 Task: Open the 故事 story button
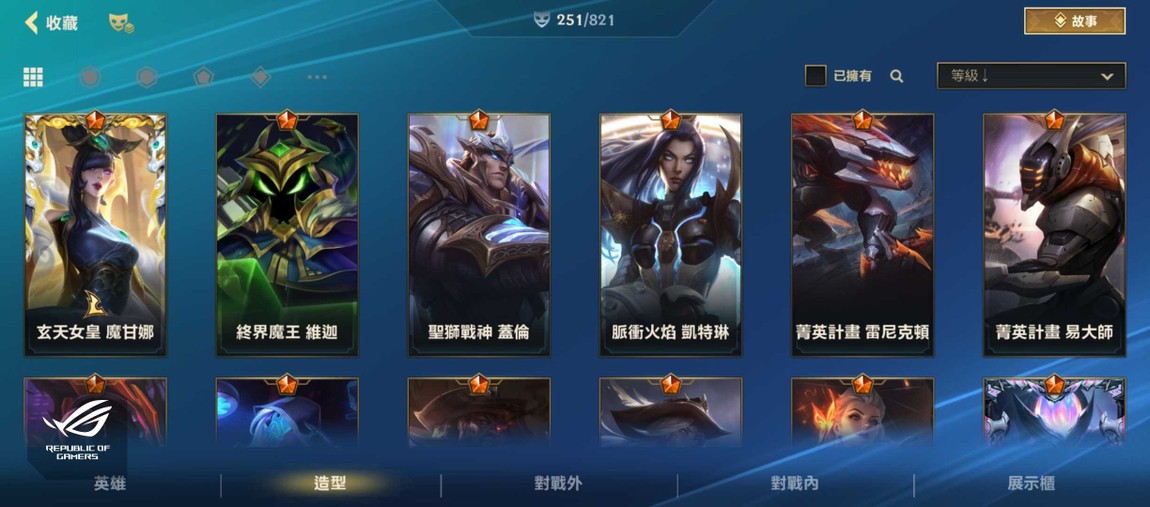(1074, 21)
